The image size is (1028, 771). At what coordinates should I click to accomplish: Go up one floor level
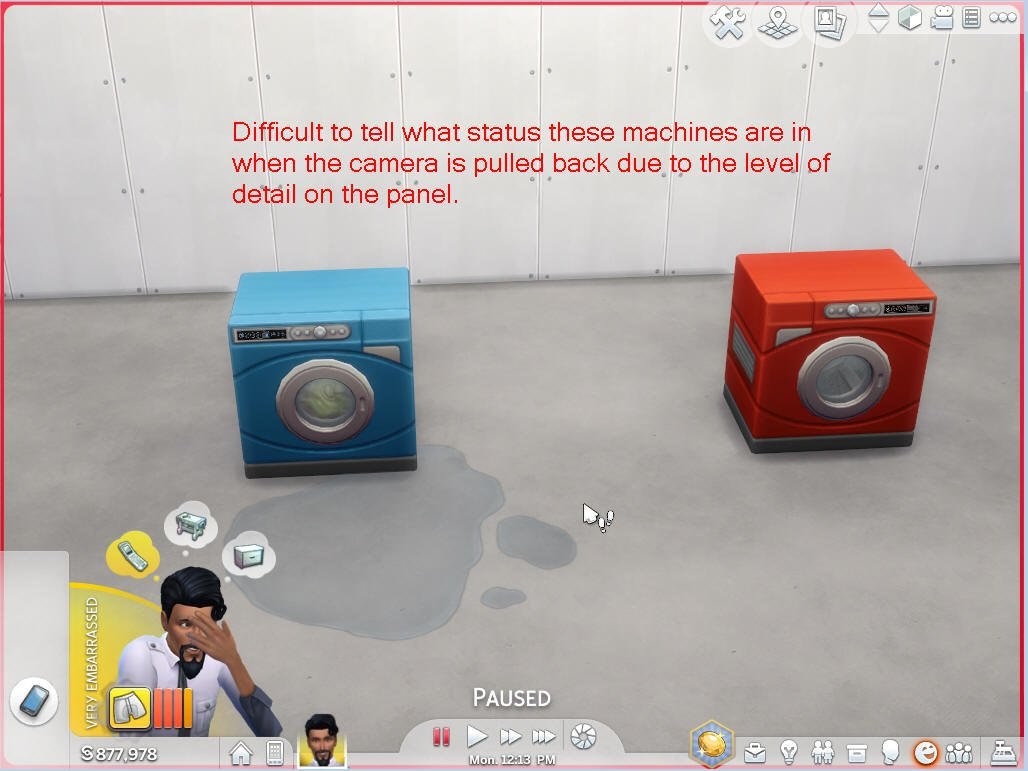(878, 10)
